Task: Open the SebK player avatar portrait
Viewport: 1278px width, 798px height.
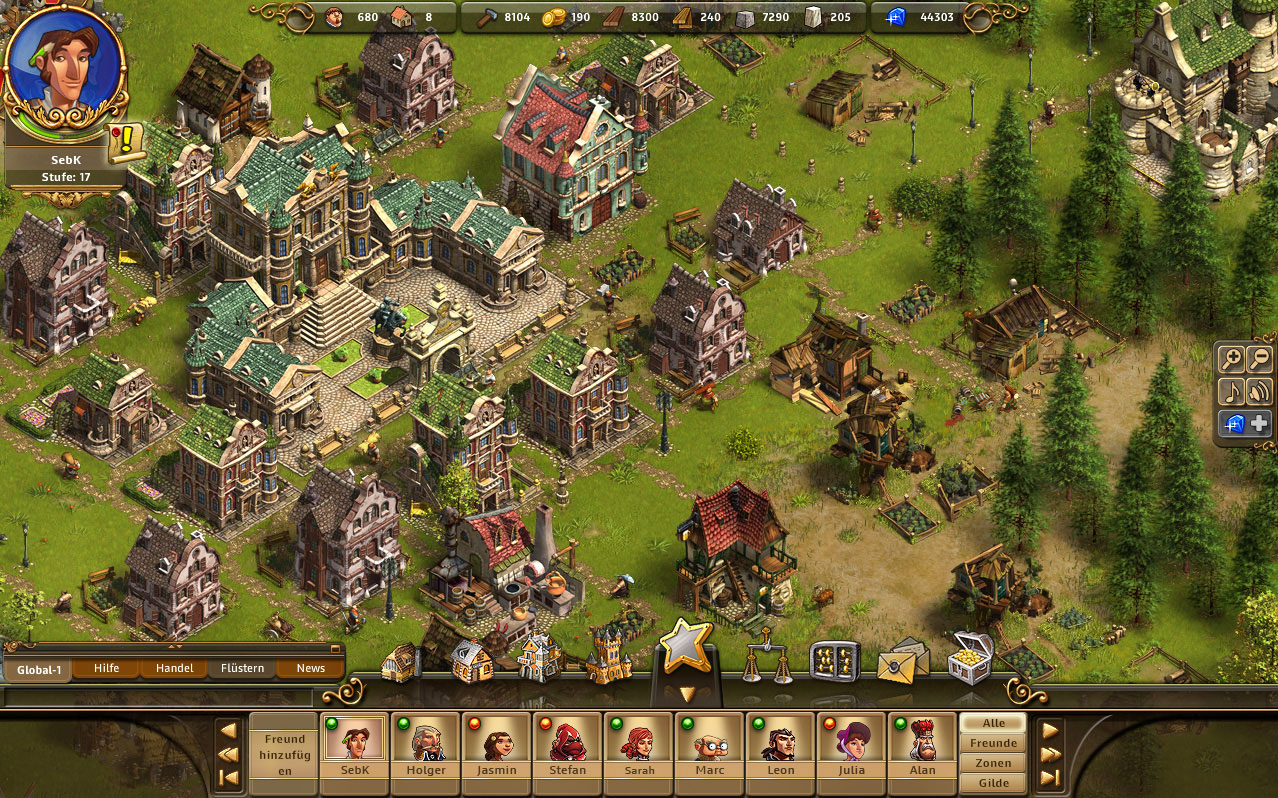Action: (62, 62)
